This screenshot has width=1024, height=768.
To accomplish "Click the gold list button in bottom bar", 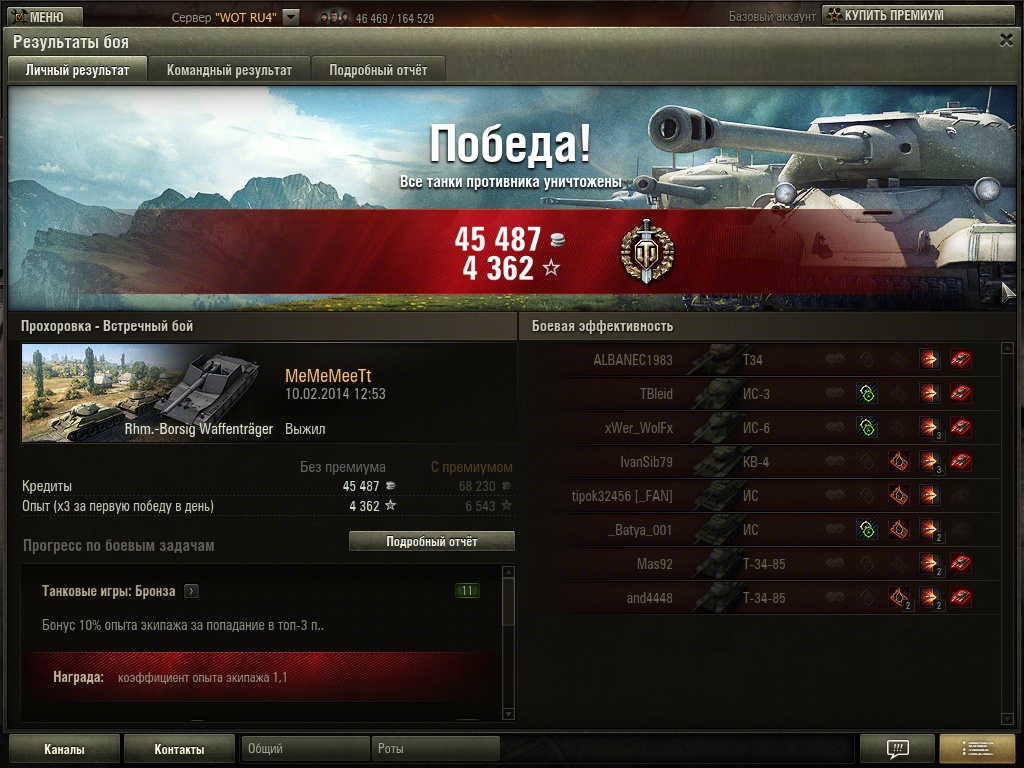I will tap(977, 749).
